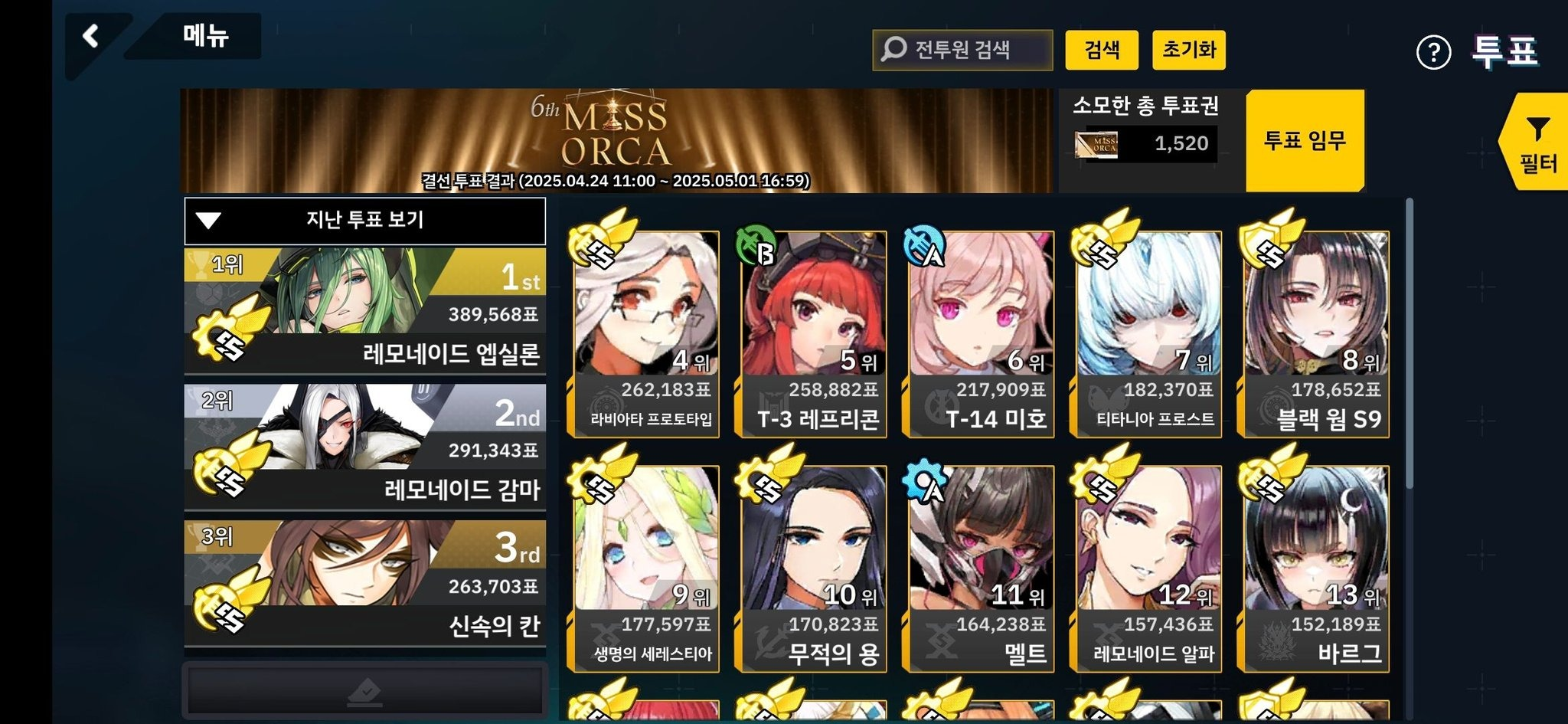Choose the 바르그 card

1316,568
